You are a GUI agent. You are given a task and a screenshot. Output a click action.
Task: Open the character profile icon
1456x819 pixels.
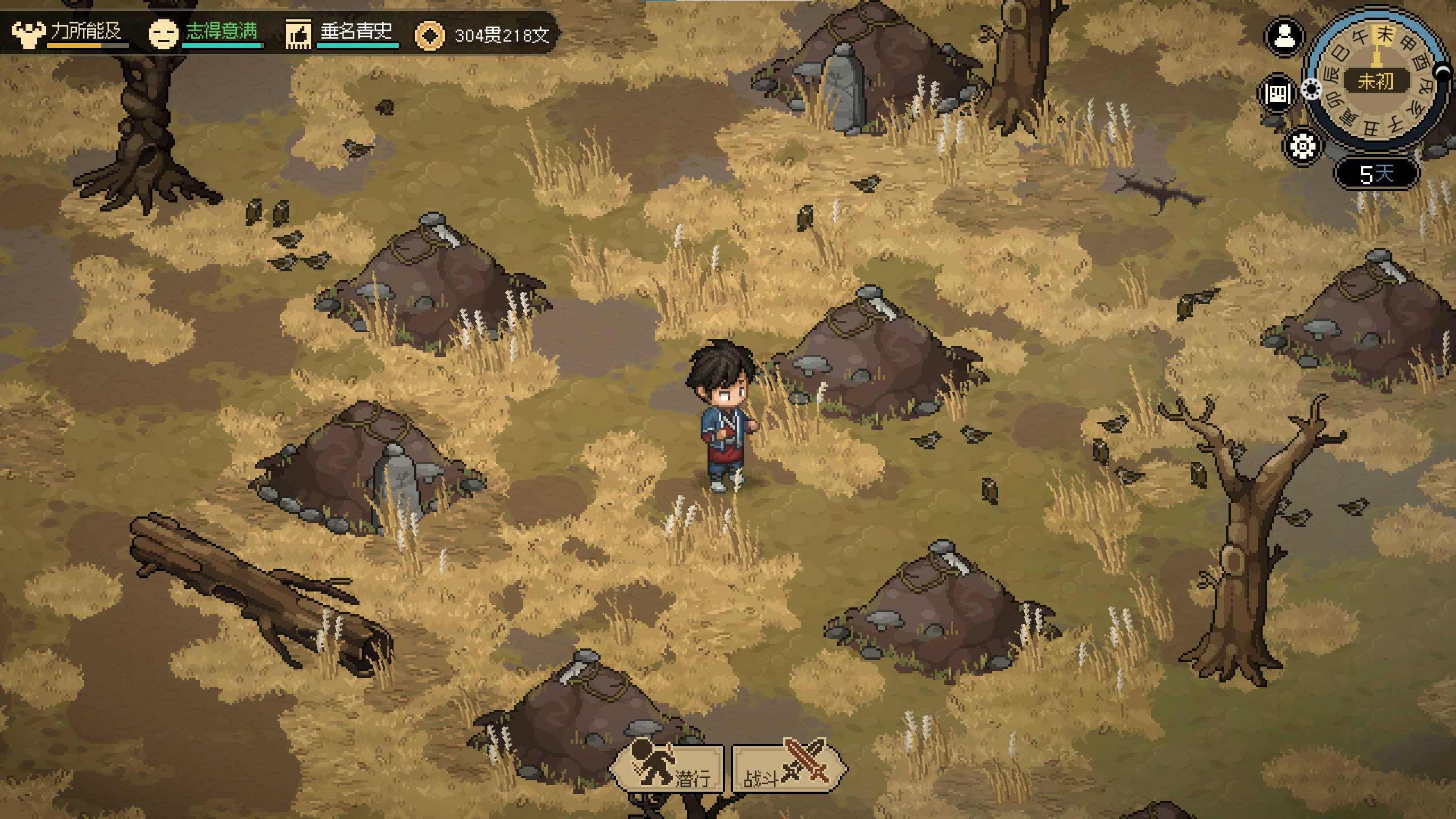point(1284,38)
